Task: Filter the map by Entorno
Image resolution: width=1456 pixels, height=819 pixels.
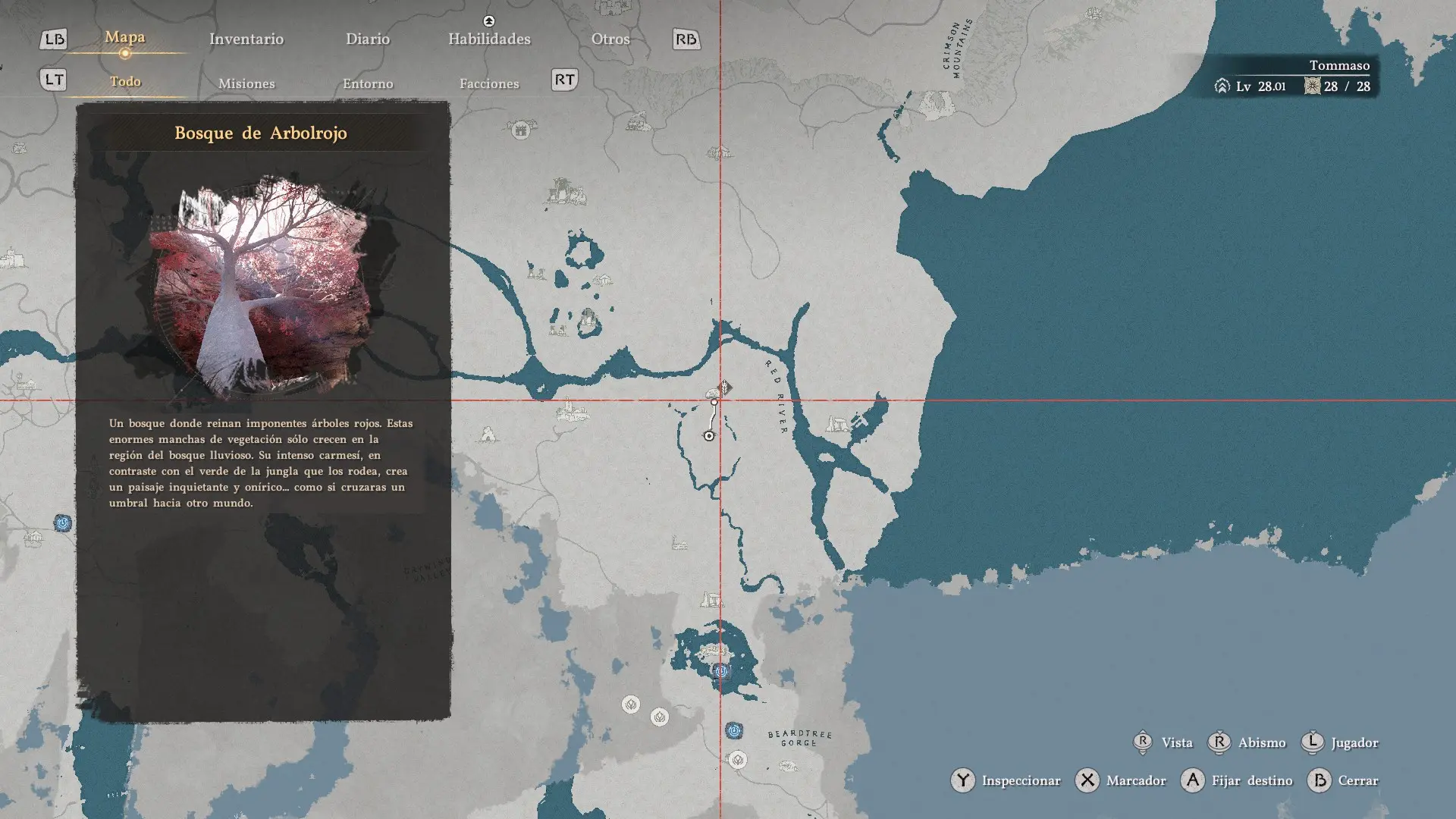Action: point(368,83)
